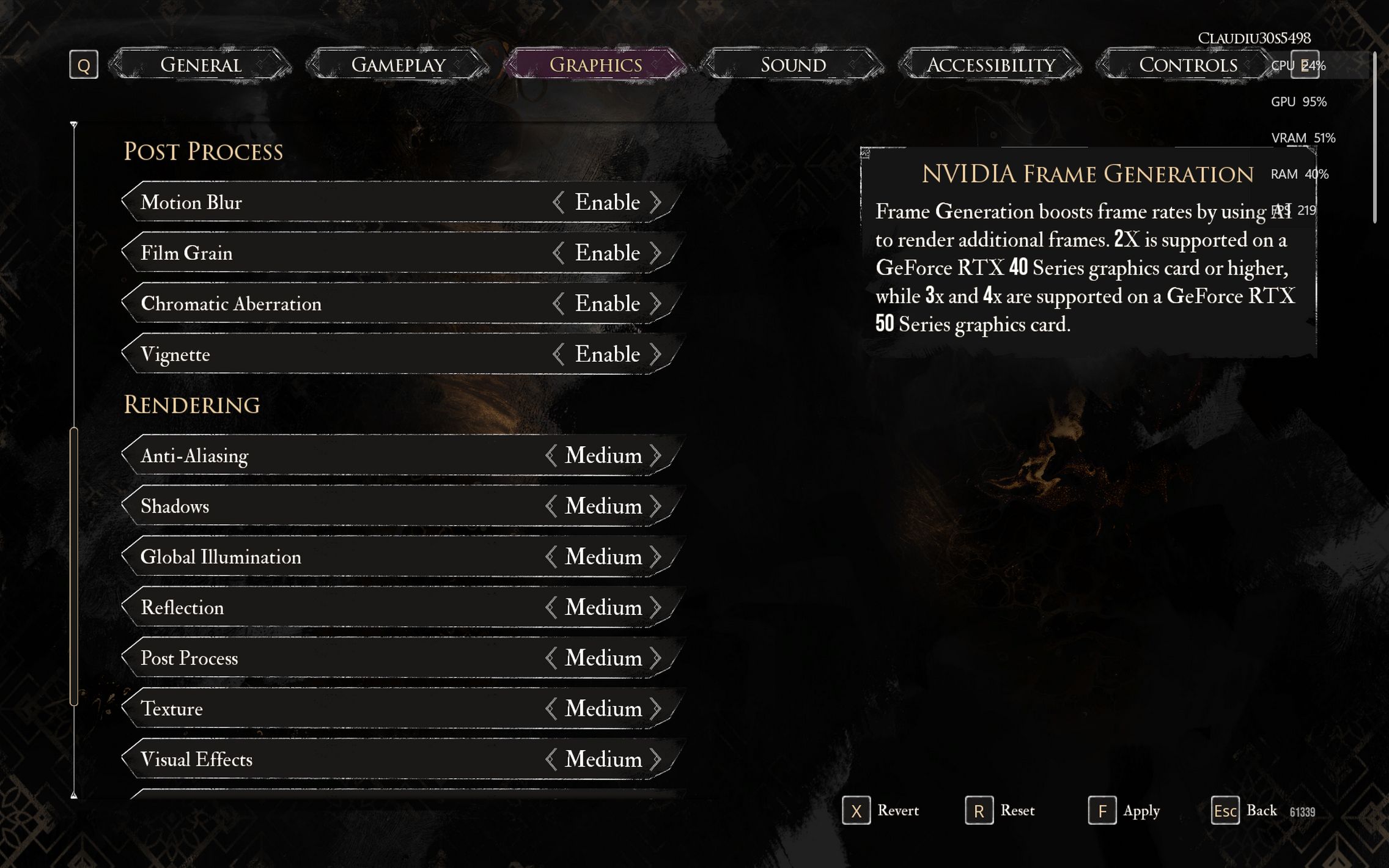The height and width of the screenshot is (868, 1389).
Task: Click the right arrow for Motion Blur
Action: (x=656, y=202)
